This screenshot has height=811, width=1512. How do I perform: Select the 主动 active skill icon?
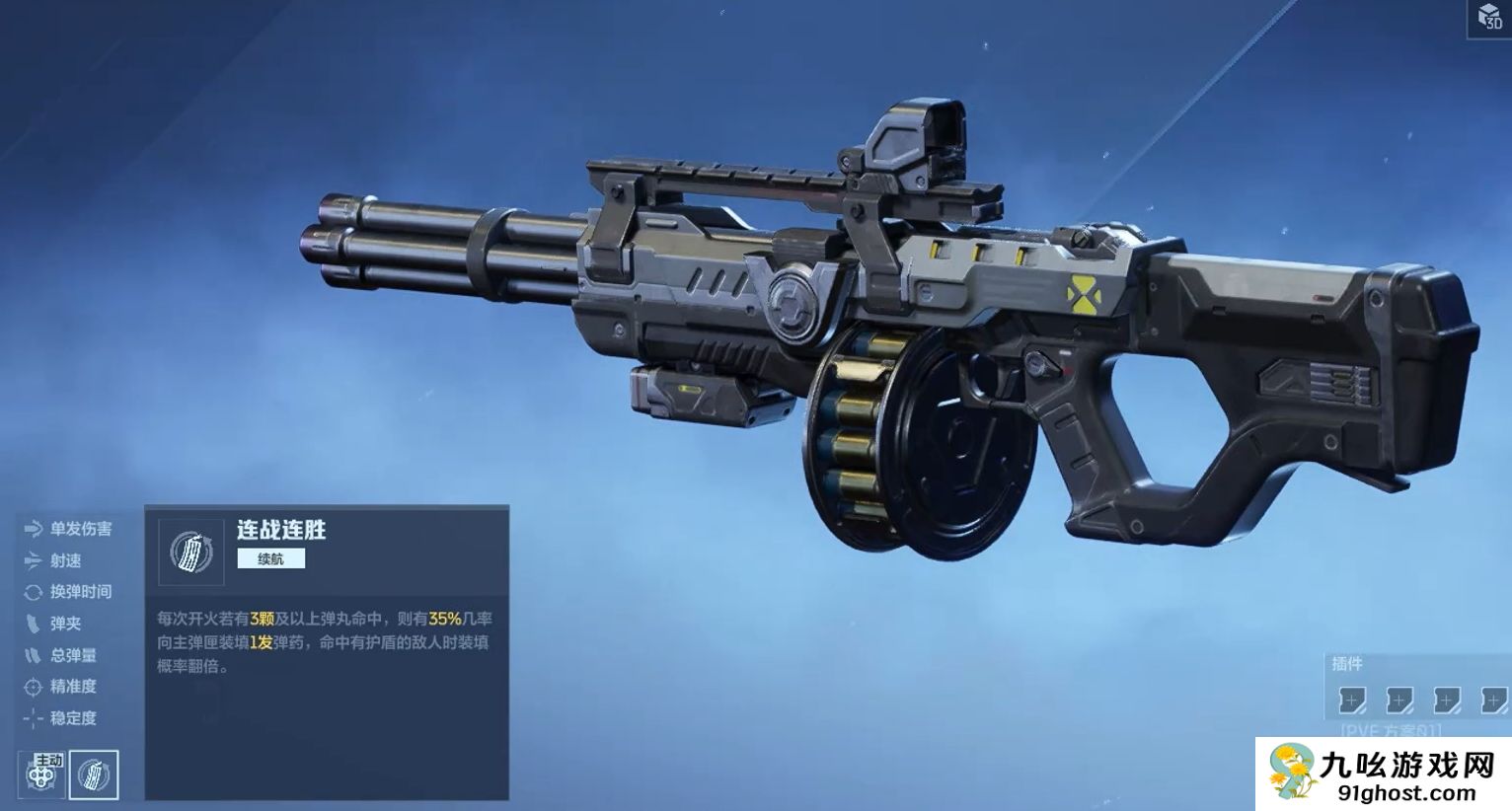pos(41,775)
